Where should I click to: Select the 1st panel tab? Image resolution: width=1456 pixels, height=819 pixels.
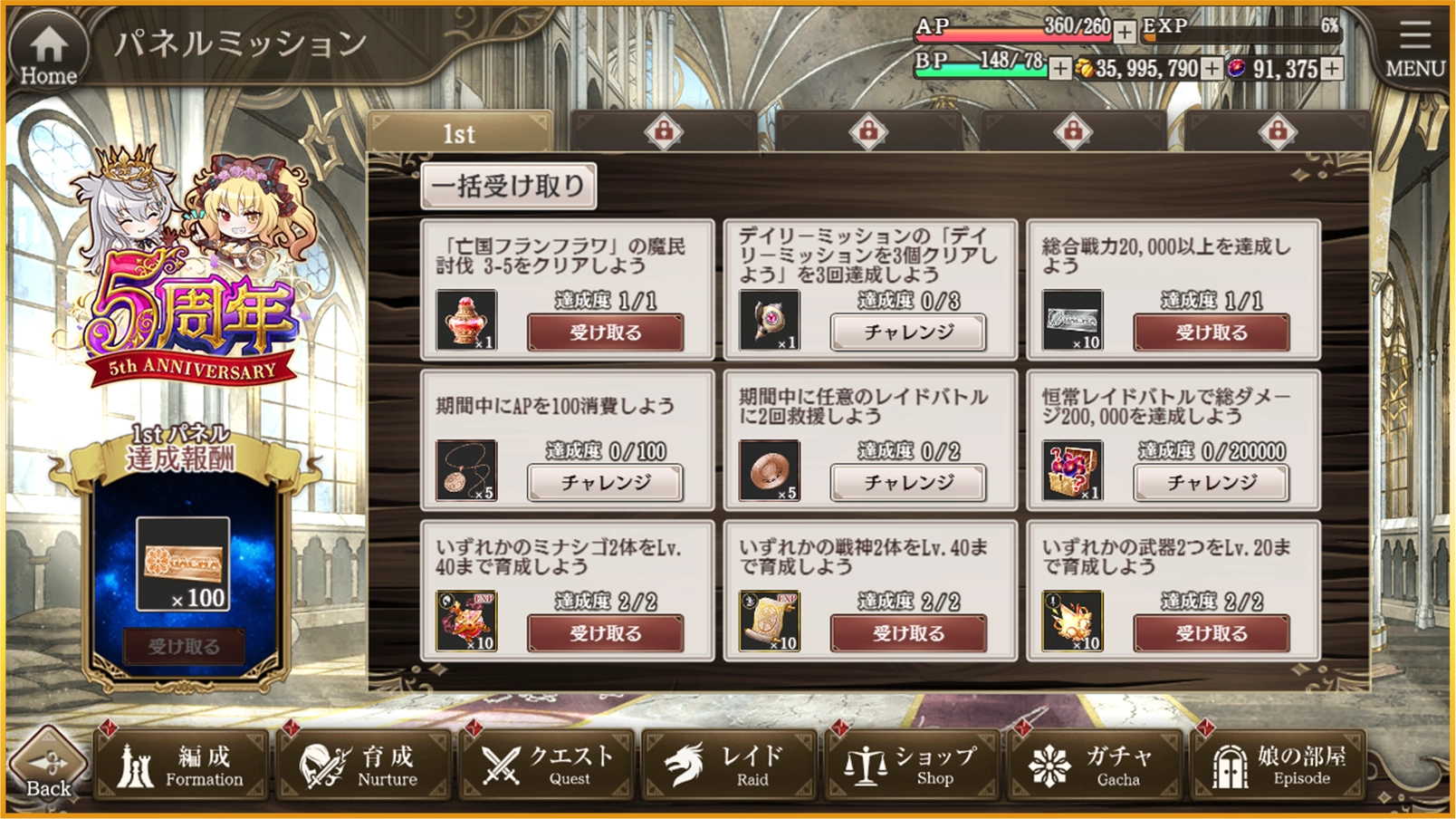click(x=461, y=133)
